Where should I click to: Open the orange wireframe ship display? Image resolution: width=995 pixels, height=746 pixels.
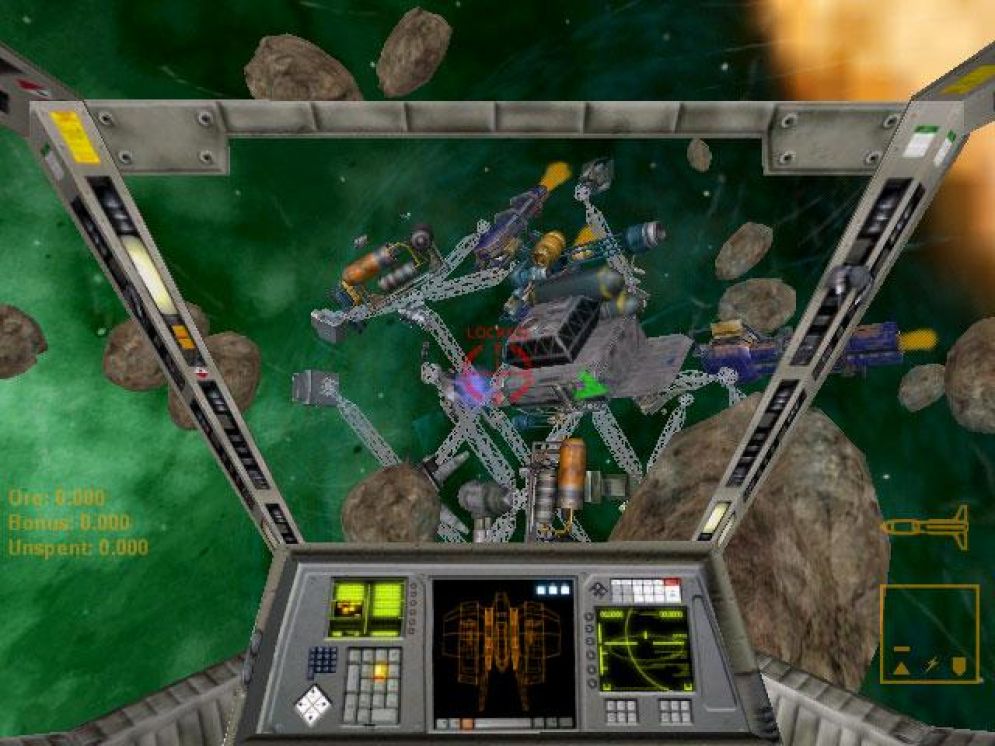coord(503,645)
